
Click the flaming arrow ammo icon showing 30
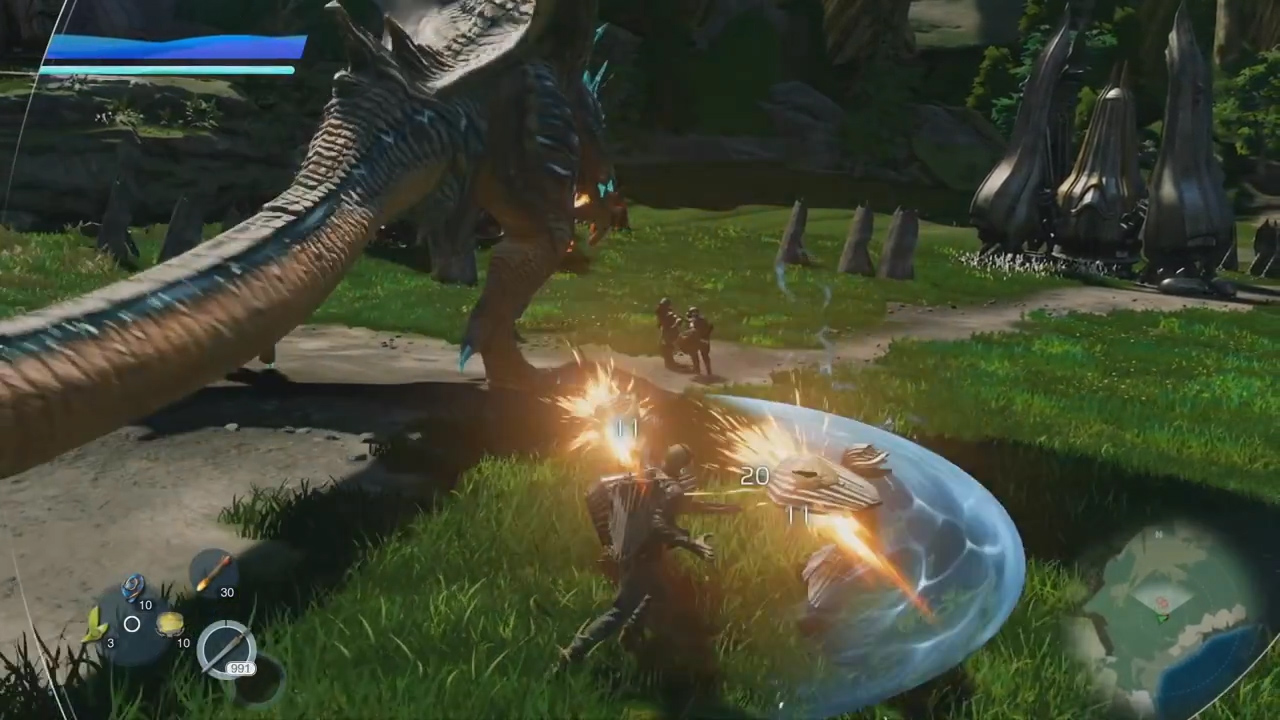point(212,572)
